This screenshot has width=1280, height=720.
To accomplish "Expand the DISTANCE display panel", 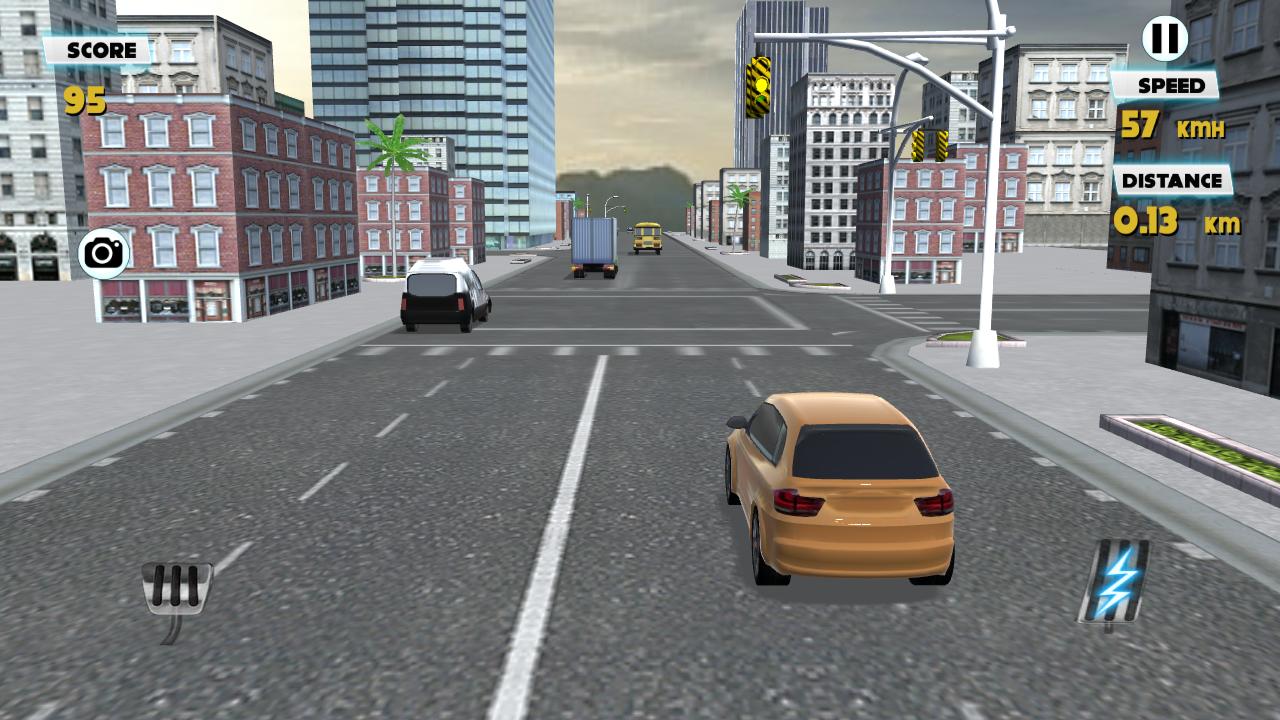I will (1171, 182).
